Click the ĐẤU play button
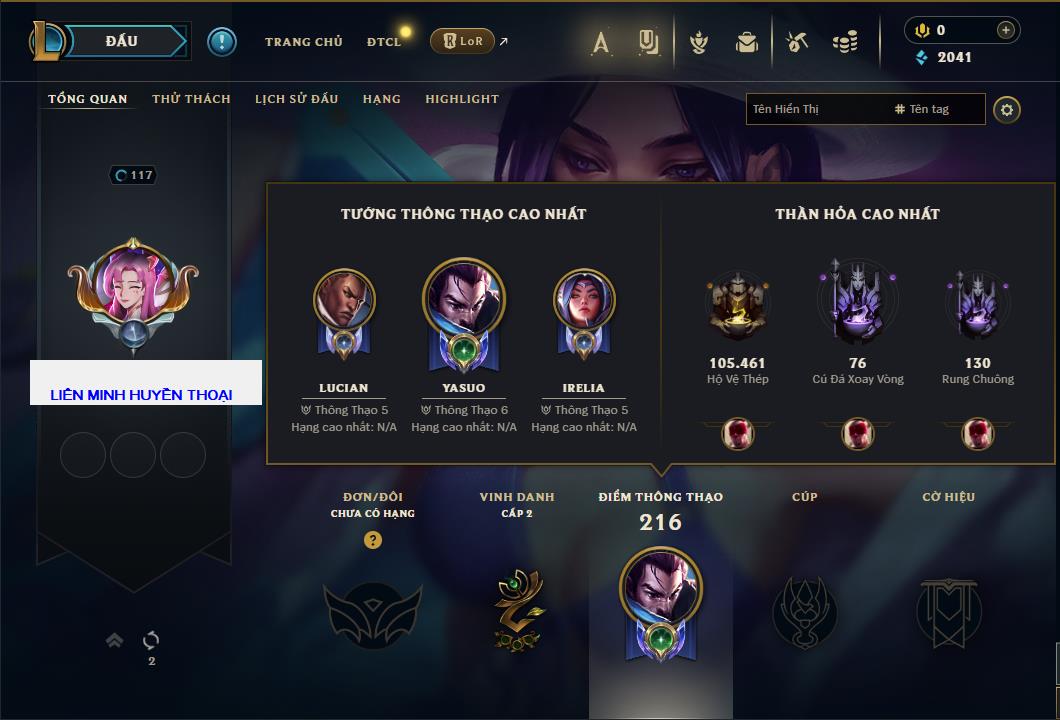 click(122, 41)
